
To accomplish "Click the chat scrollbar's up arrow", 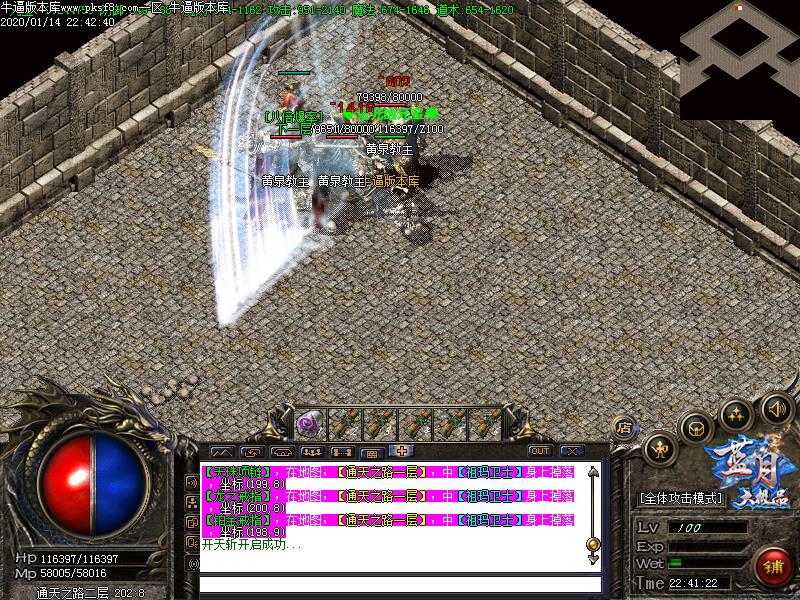I will click(593, 471).
